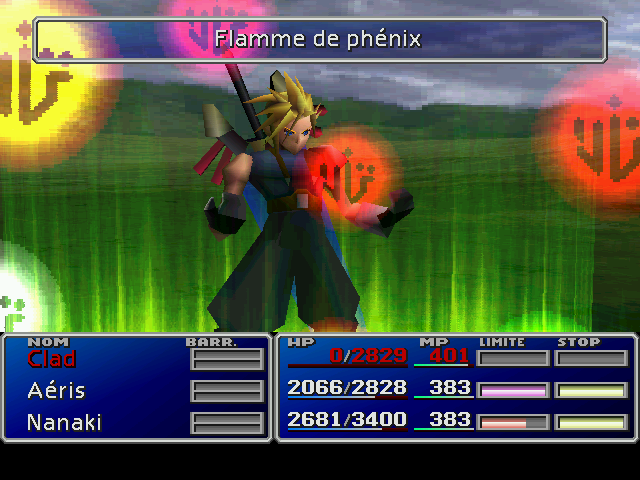Choose Aéris in the party list

pos(56,391)
